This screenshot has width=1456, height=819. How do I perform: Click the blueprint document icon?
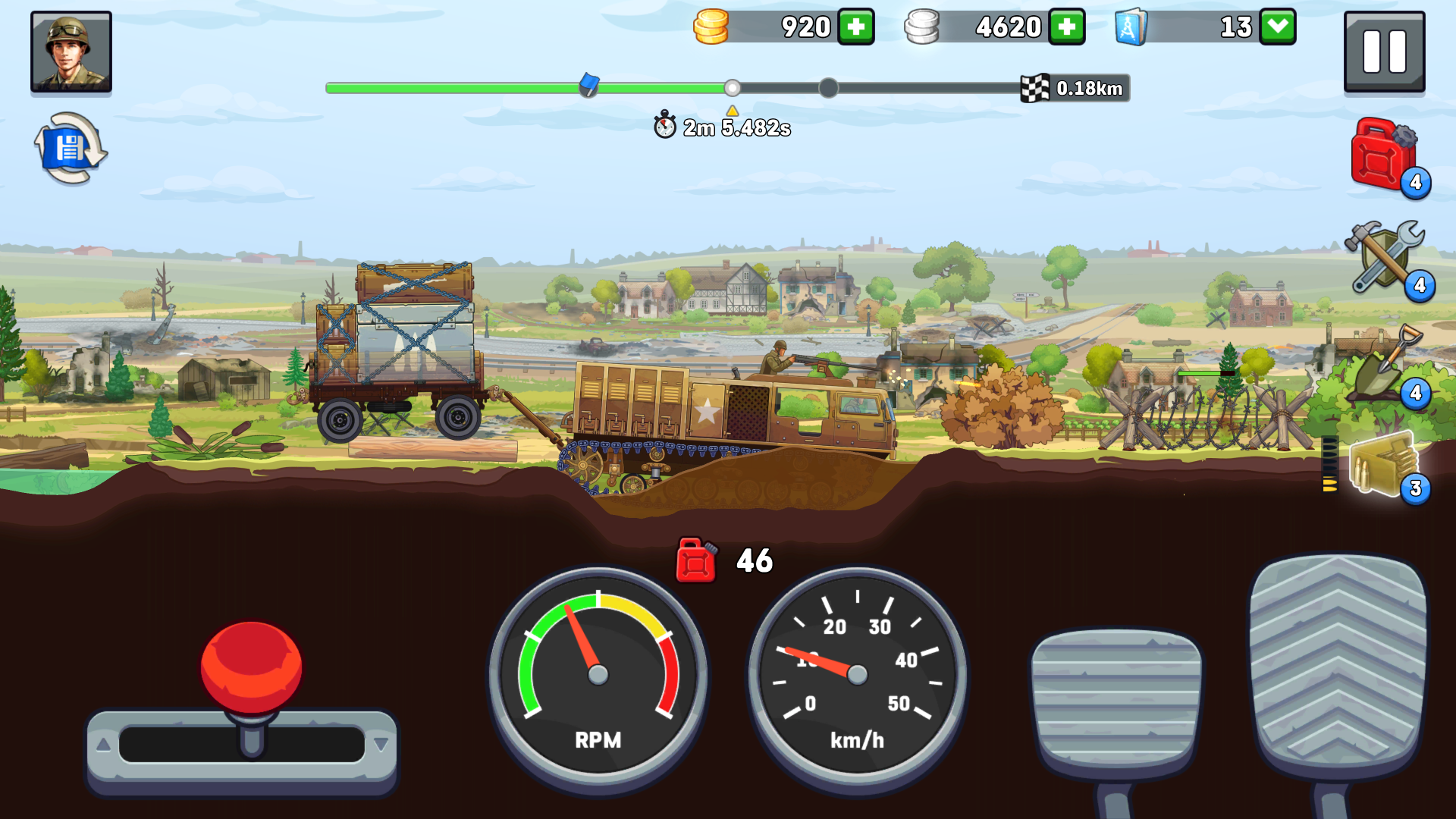point(1131,27)
